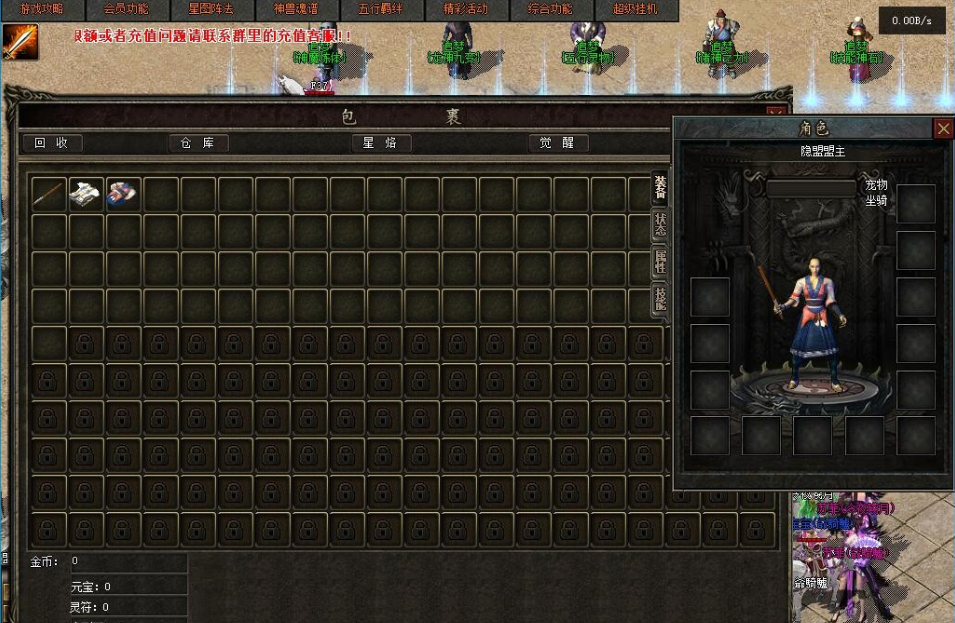Open the 五行羁绊 five elements menu
This screenshot has width=955, height=623.
click(x=380, y=9)
